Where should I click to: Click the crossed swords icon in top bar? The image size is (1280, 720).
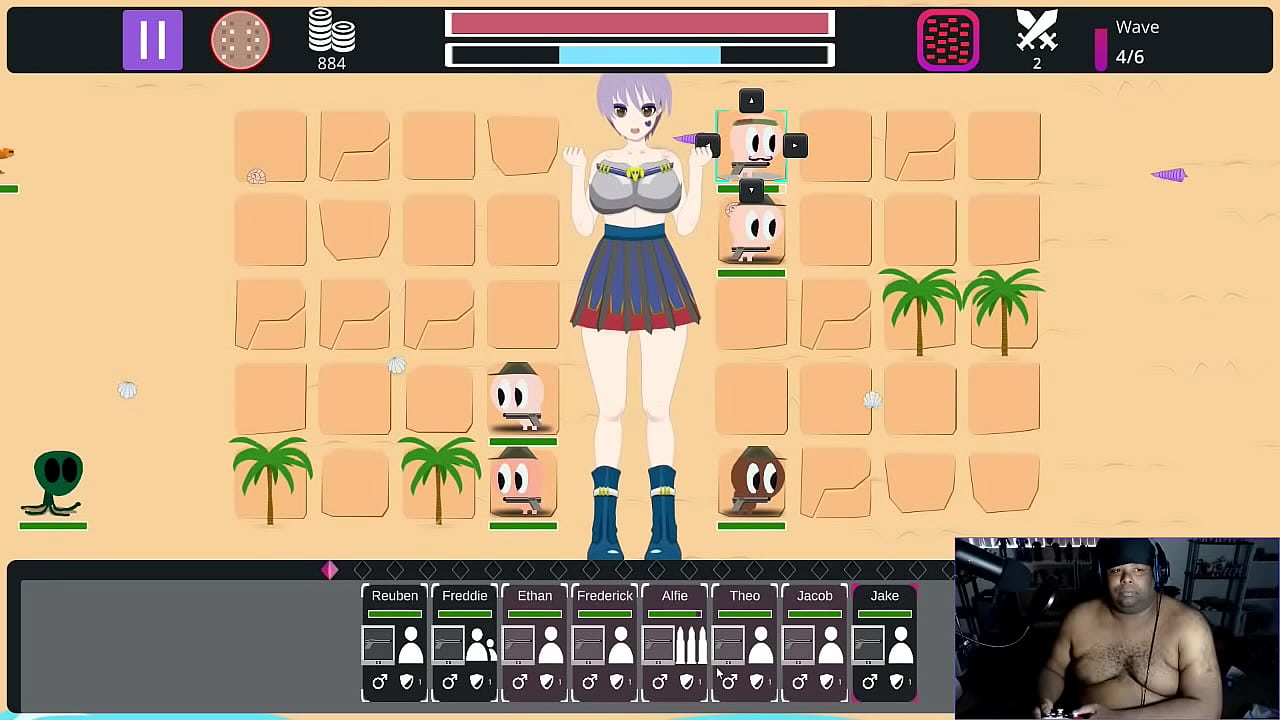pyautogui.click(x=1037, y=32)
